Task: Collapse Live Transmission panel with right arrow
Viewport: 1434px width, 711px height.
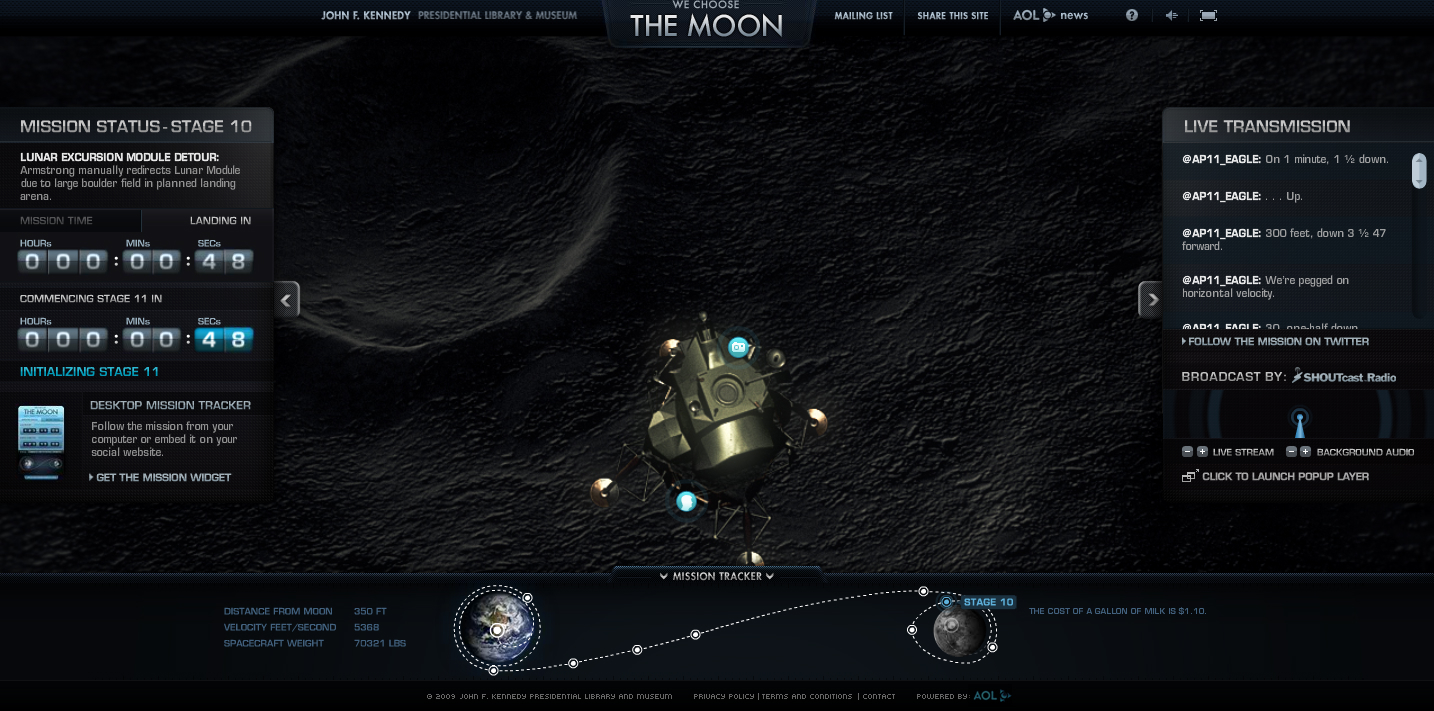Action: (1151, 299)
